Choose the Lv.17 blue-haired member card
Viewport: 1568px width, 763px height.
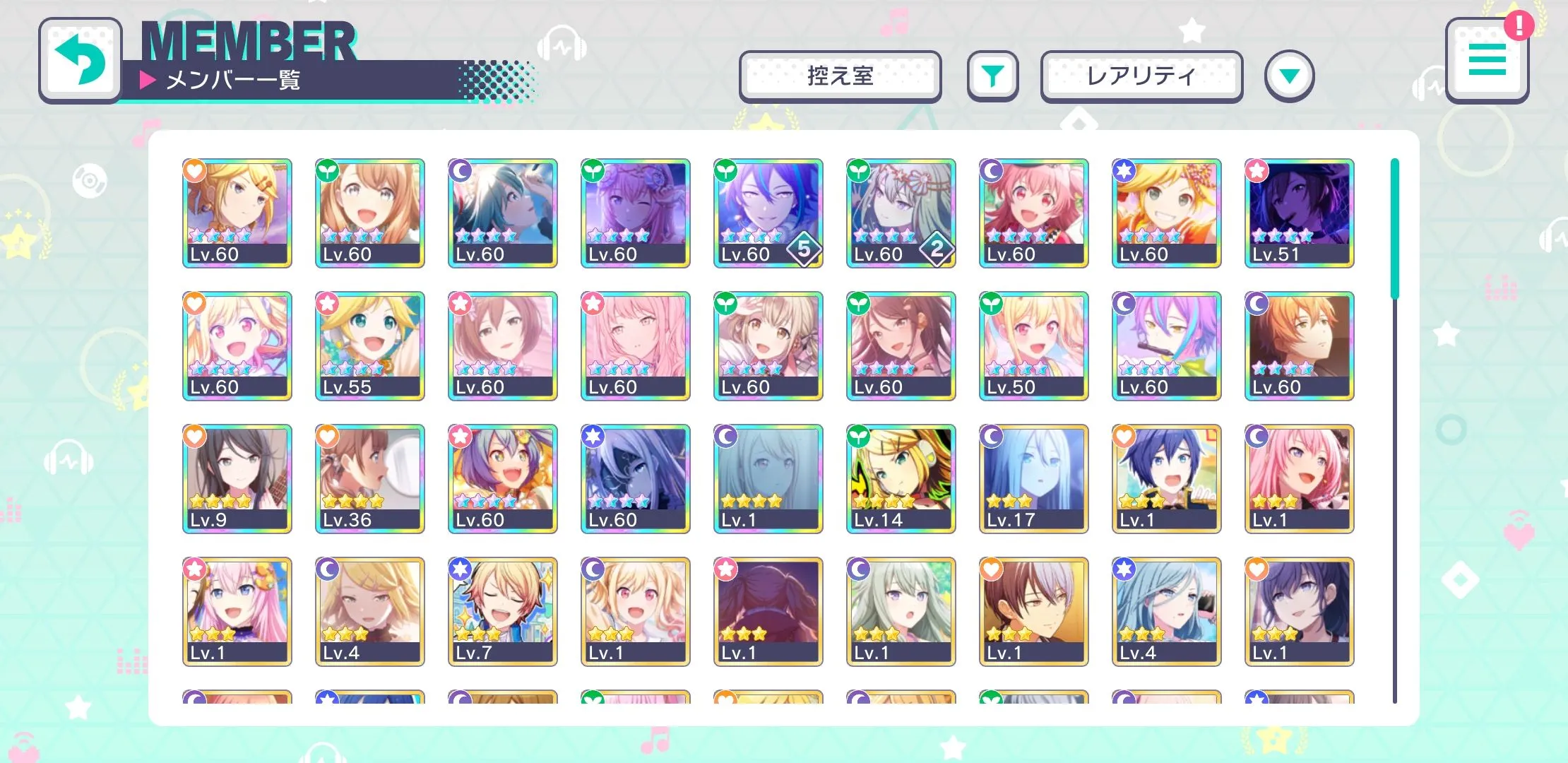click(x=1033, y=478)
